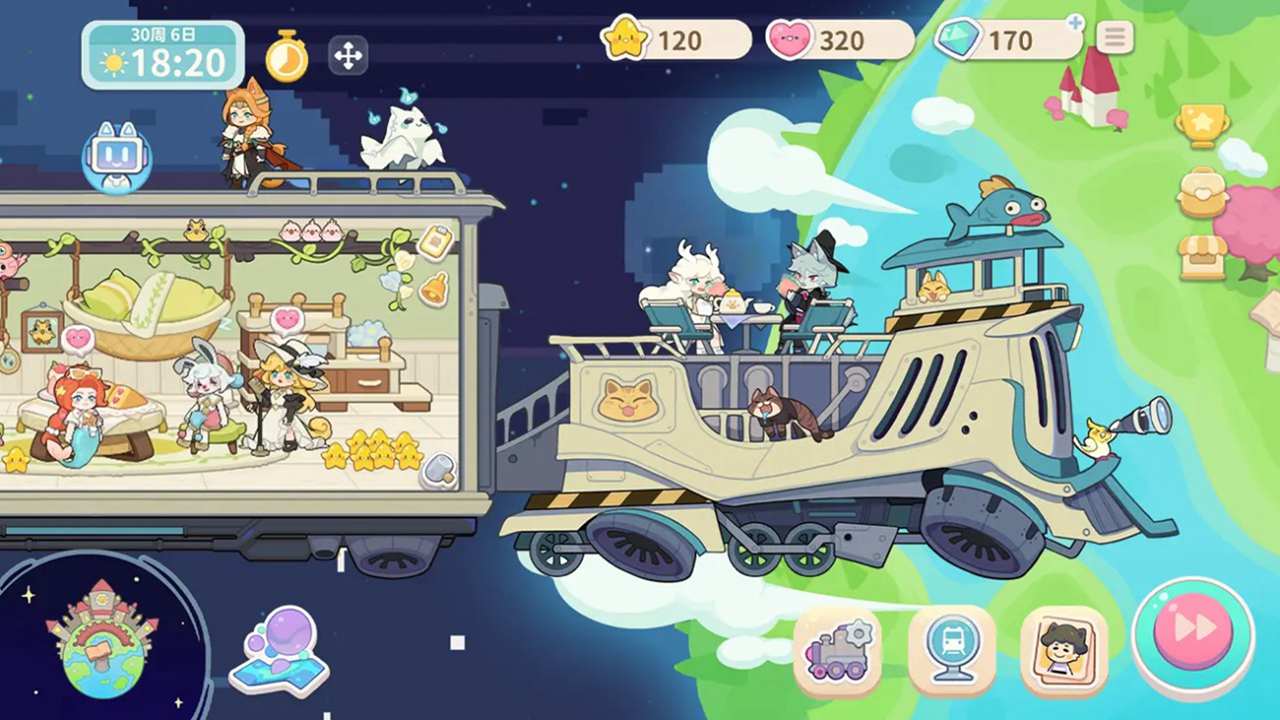Click the stopwatch timer icon
This screenshot has width=1280, height=720.
pos(287,57)
